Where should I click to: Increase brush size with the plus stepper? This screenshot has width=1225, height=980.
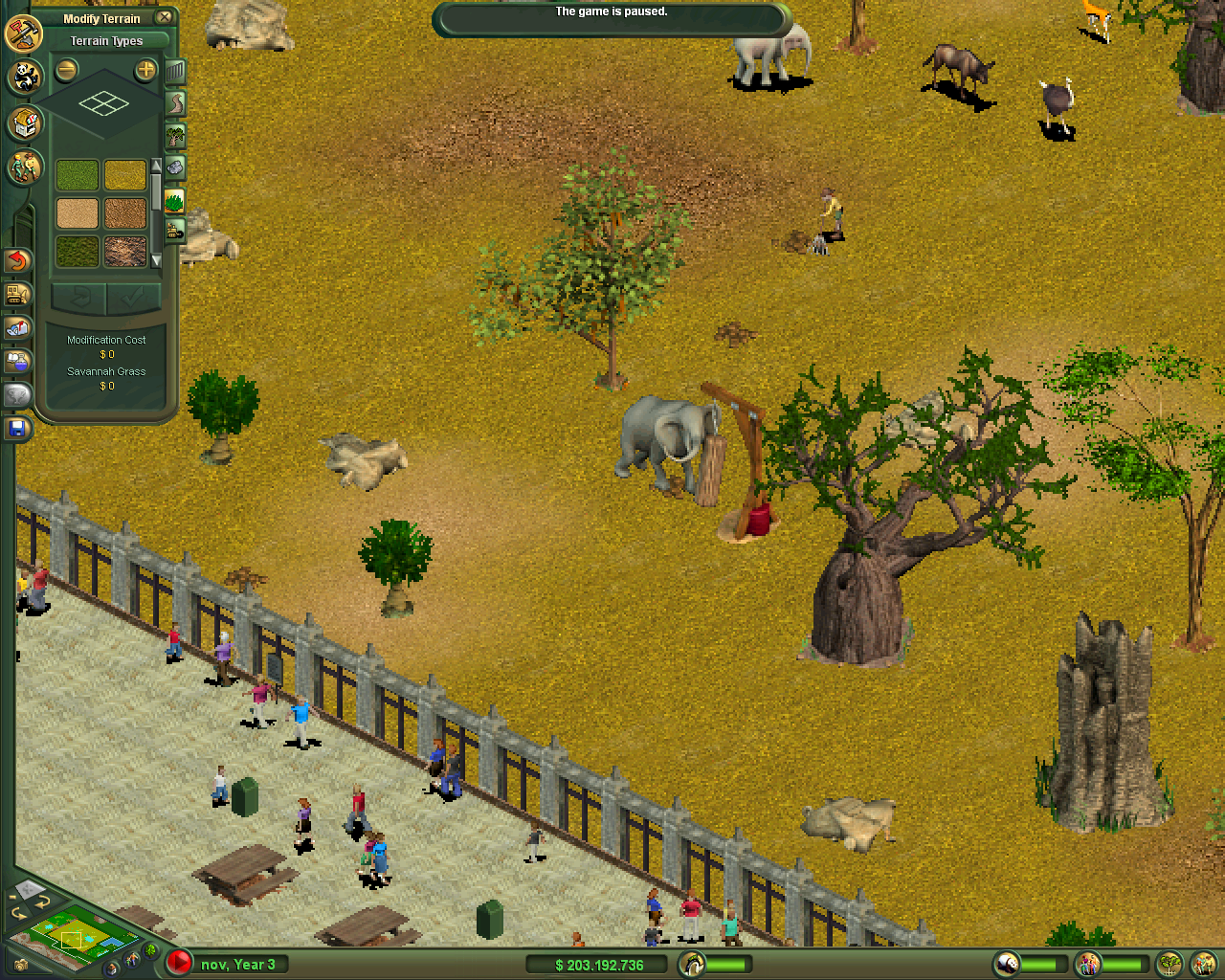145,70
